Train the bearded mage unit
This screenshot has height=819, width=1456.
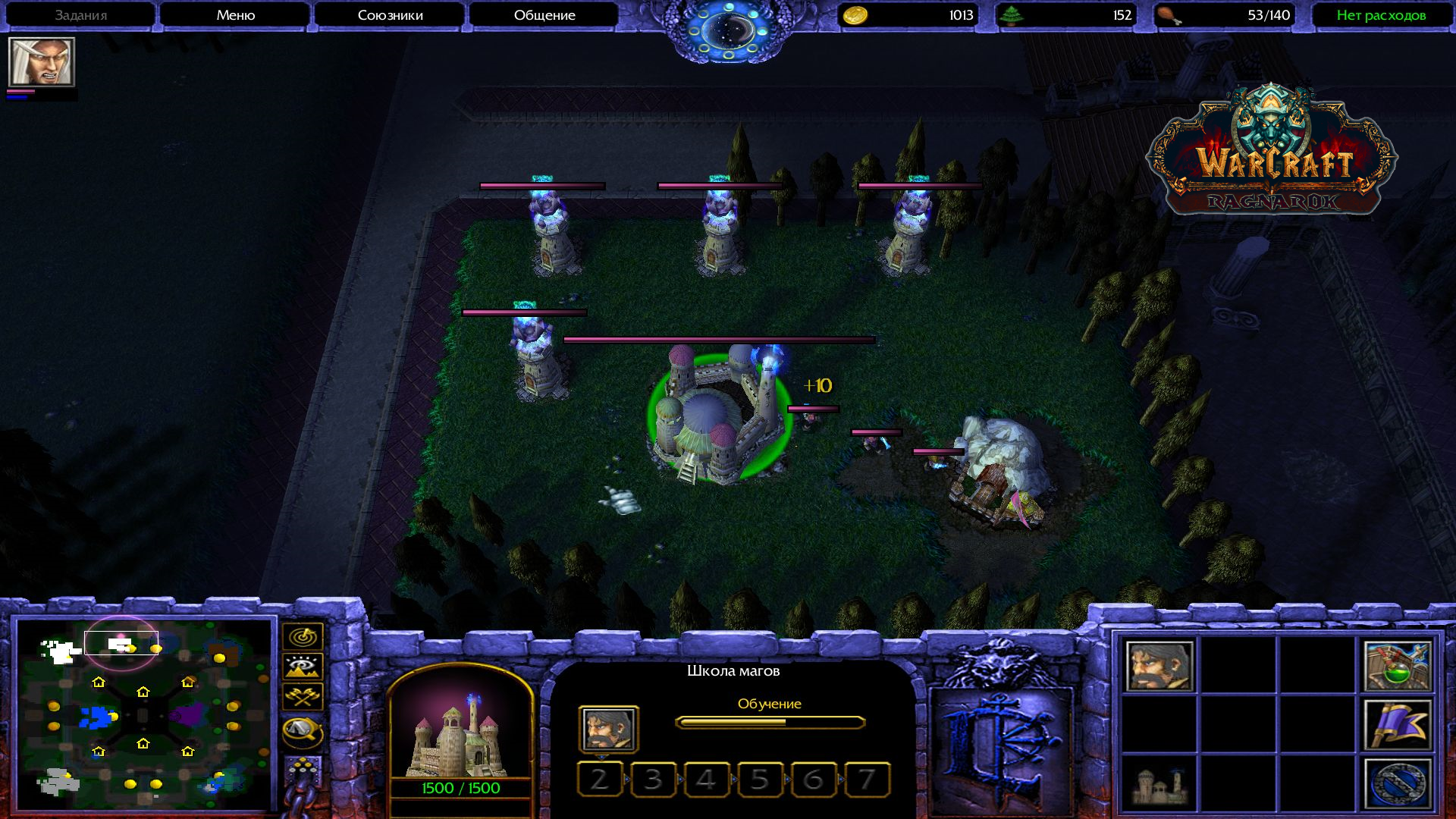pos(1159,667)
